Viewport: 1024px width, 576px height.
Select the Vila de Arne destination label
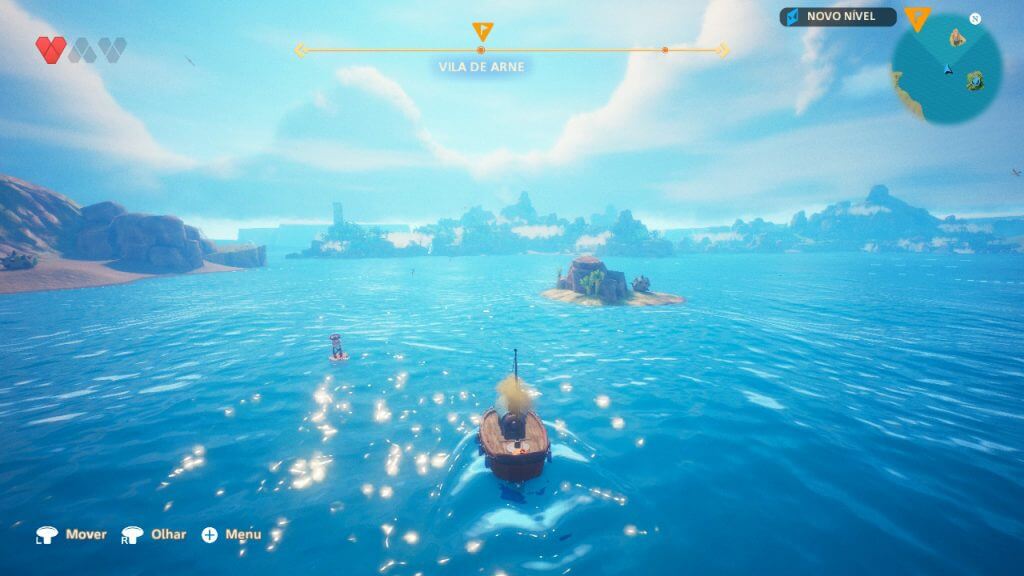[481, 67]
